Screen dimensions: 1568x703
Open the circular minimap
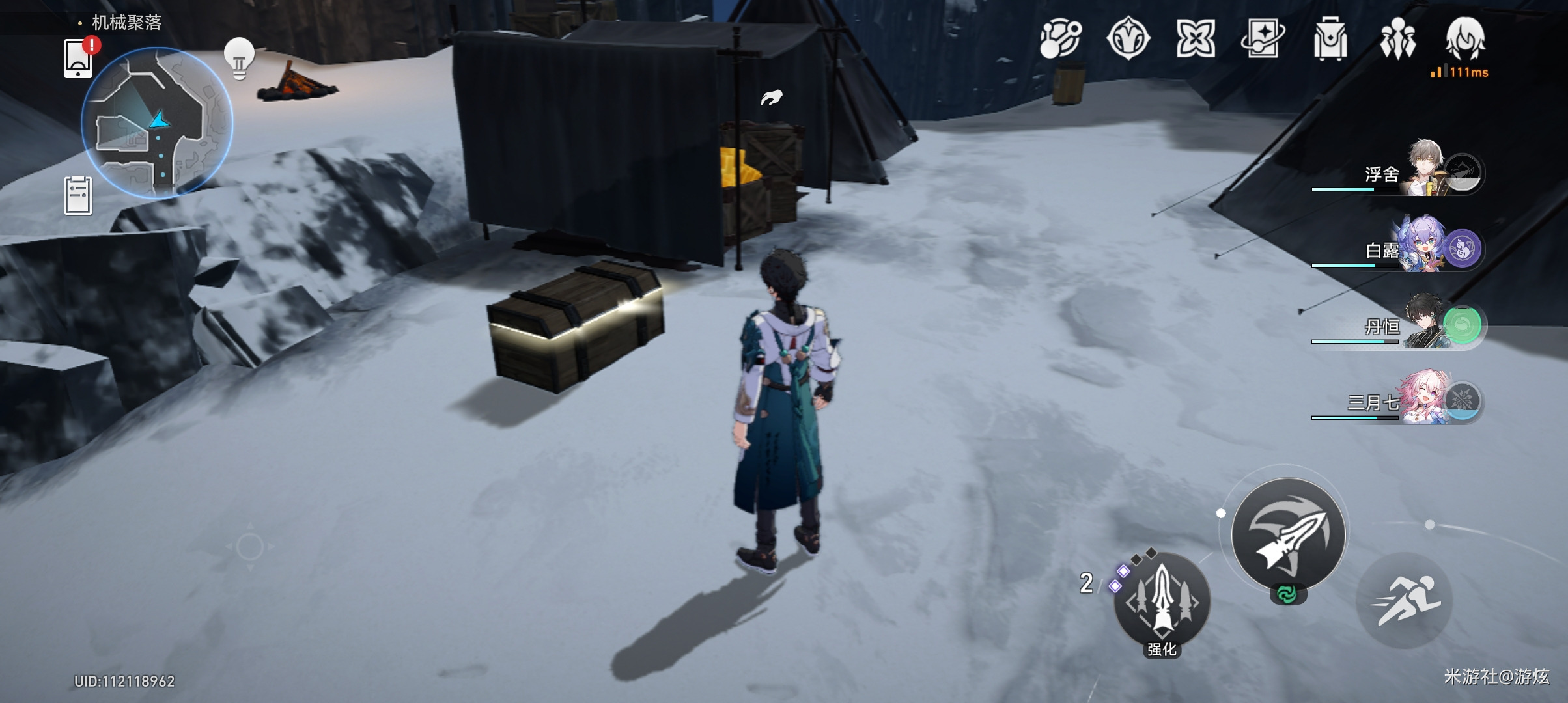tap(157, 122)
